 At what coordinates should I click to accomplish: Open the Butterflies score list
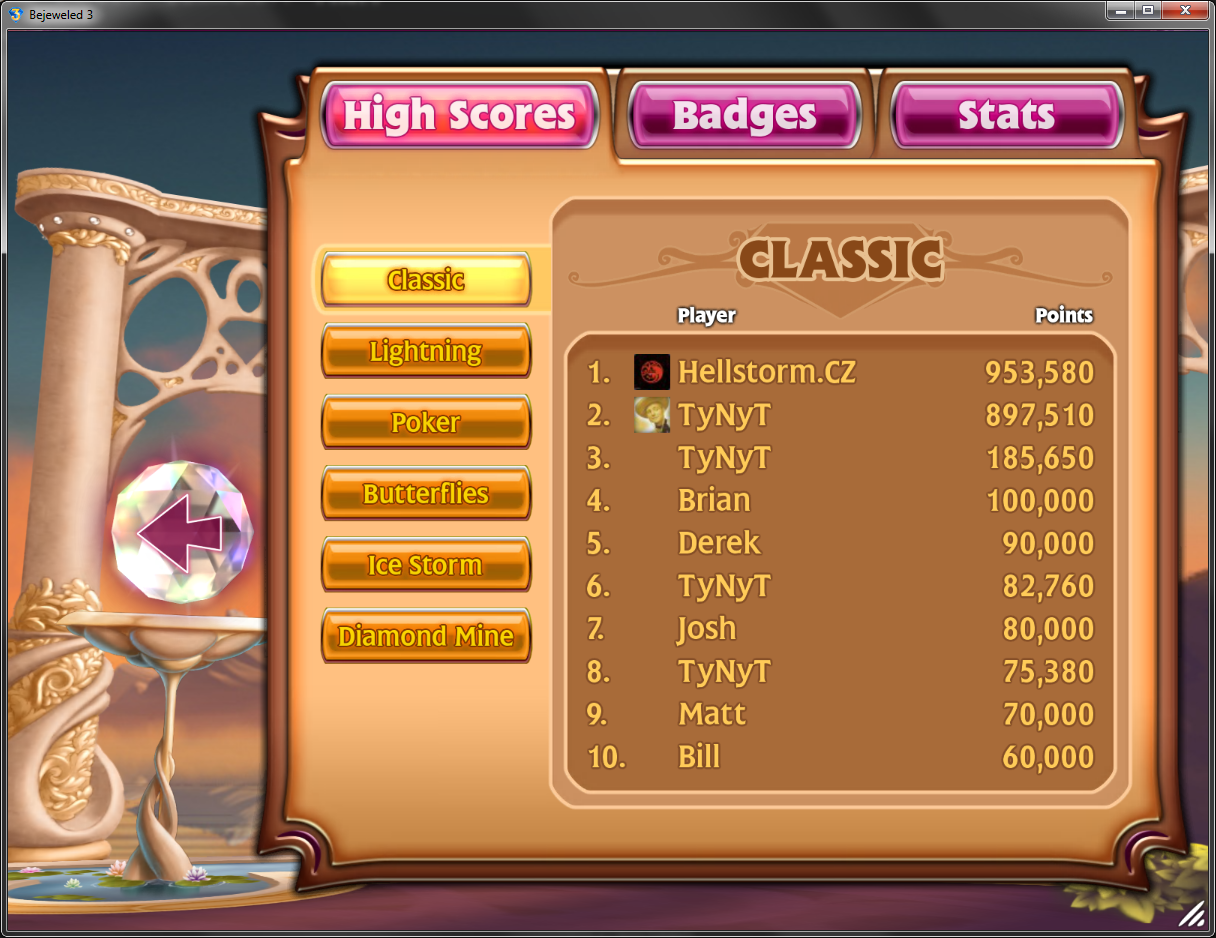coord(426,494)
